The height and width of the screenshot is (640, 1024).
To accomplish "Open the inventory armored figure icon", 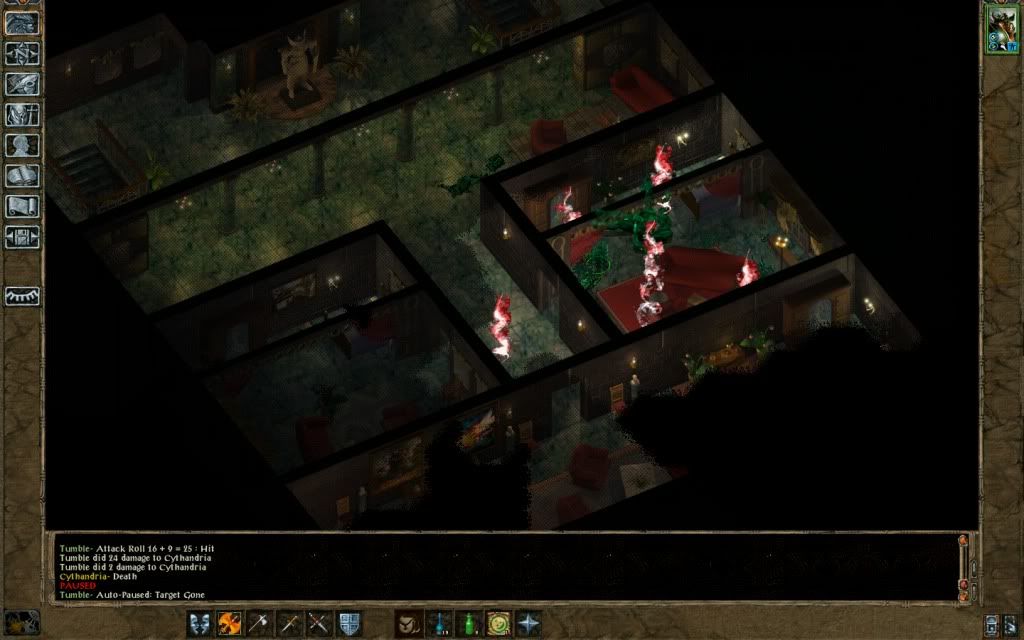I will coord(21,115).
